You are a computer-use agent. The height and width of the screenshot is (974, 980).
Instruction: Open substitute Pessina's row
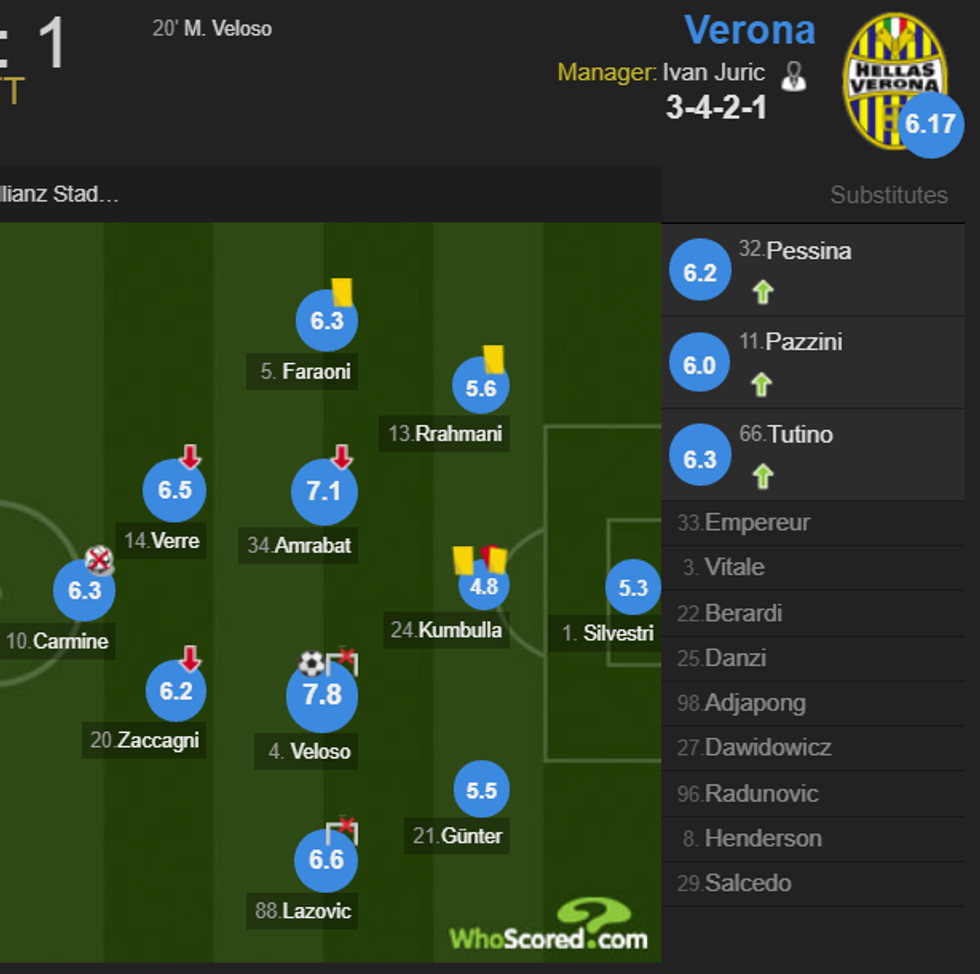[812, 271]
